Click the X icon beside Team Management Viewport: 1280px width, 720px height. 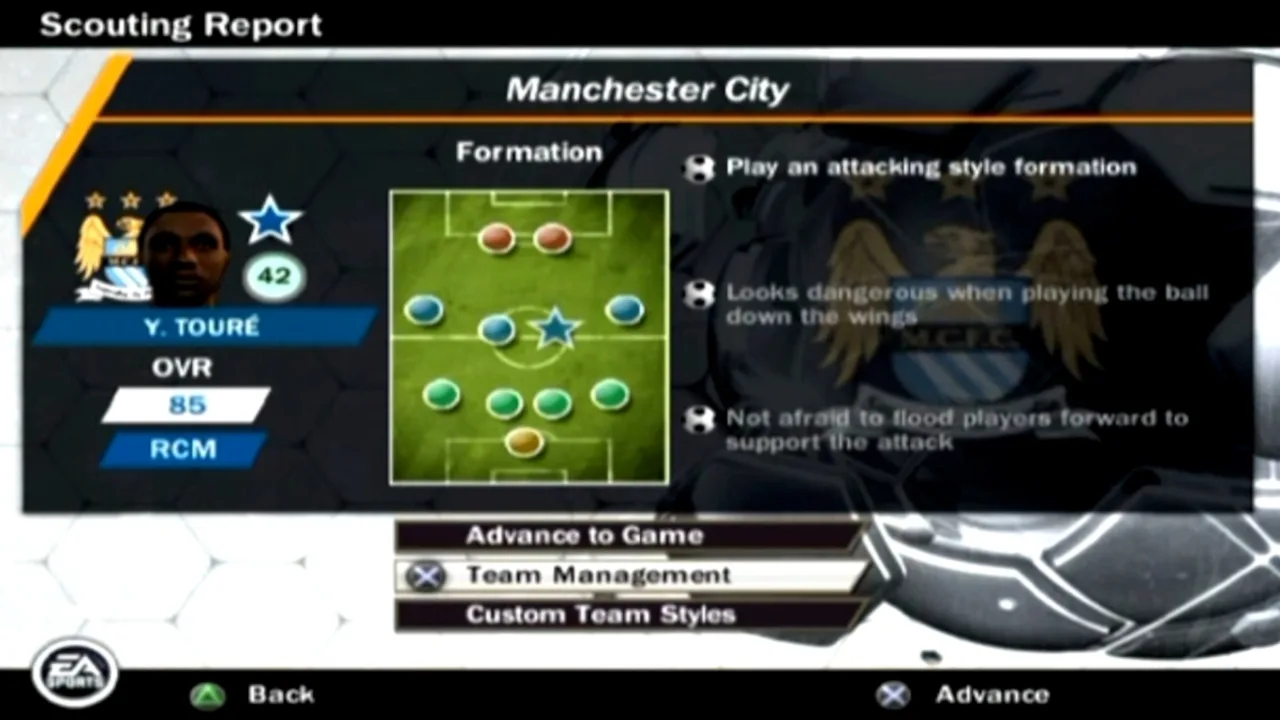426,576
